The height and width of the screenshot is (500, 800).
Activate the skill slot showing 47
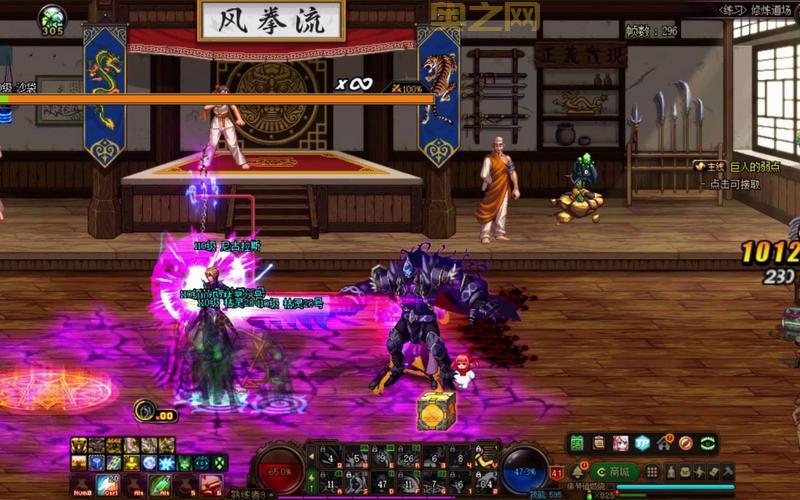point(382,485)
